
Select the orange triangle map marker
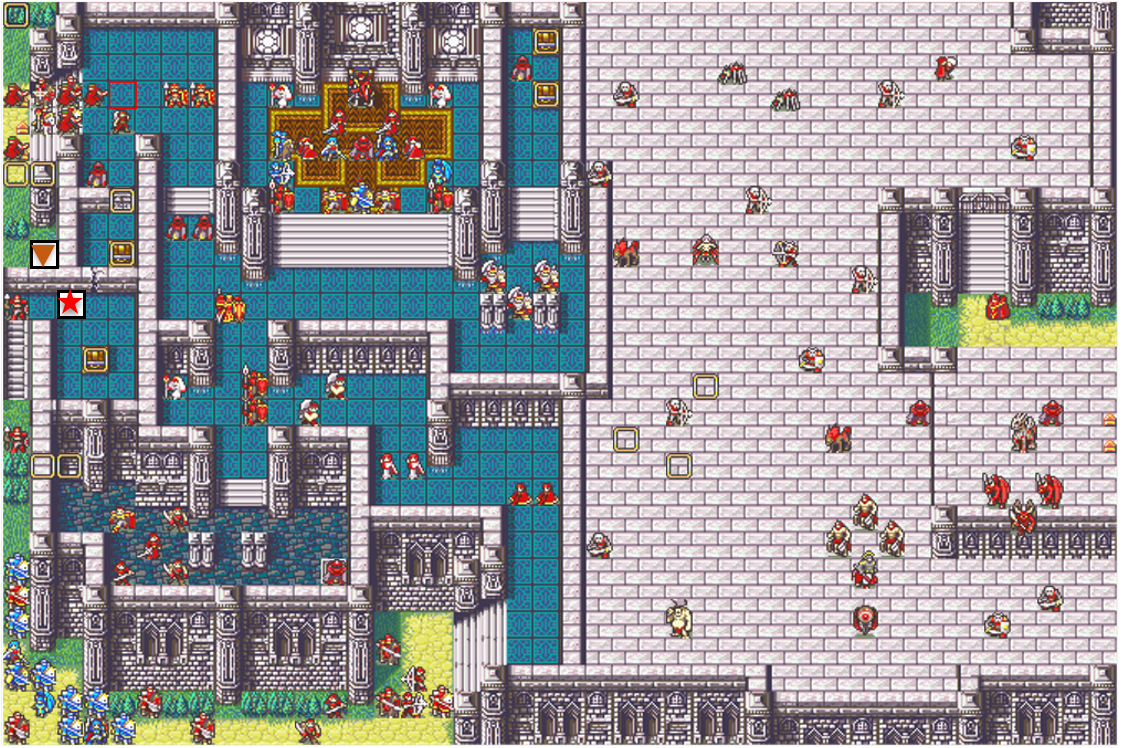44,256
